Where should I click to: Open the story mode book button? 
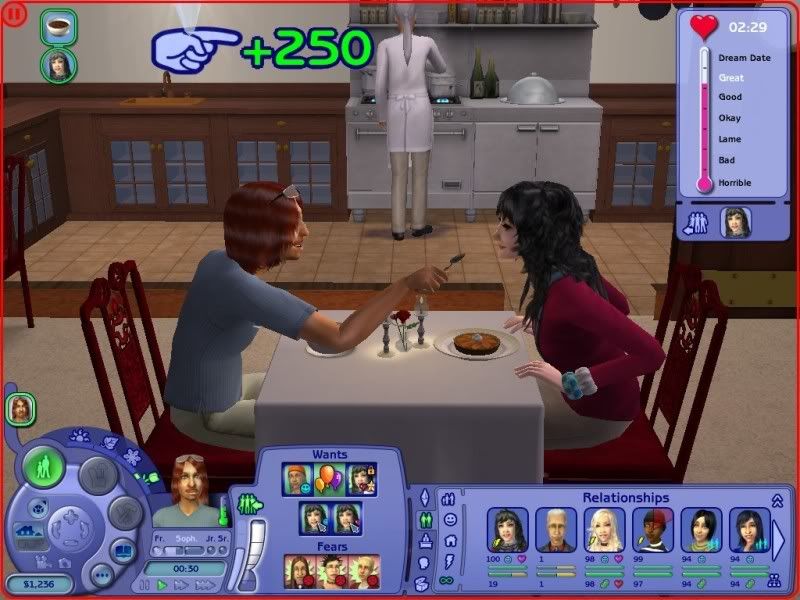120,551
